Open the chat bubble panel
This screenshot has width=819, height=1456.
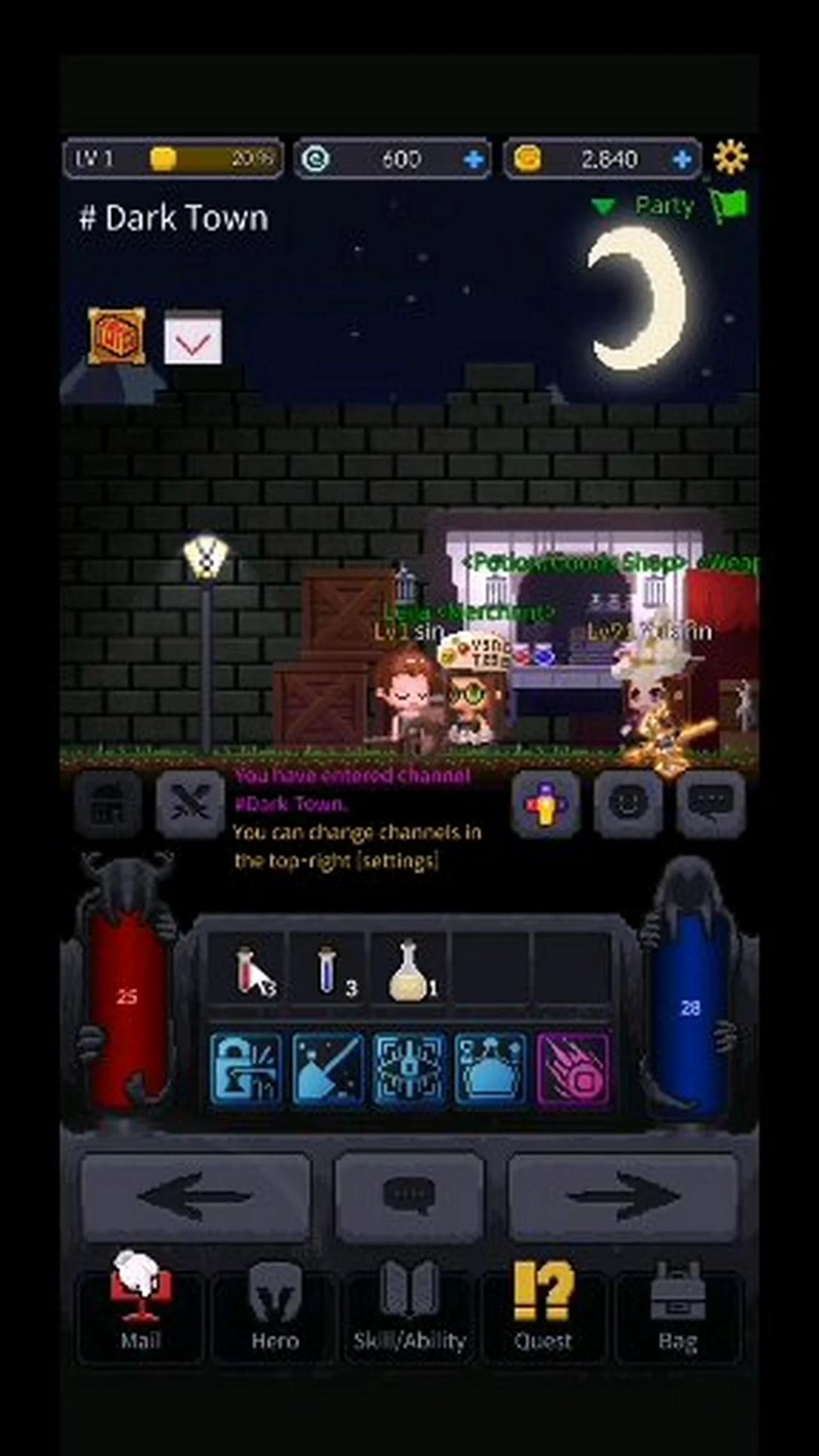point(709,803)
